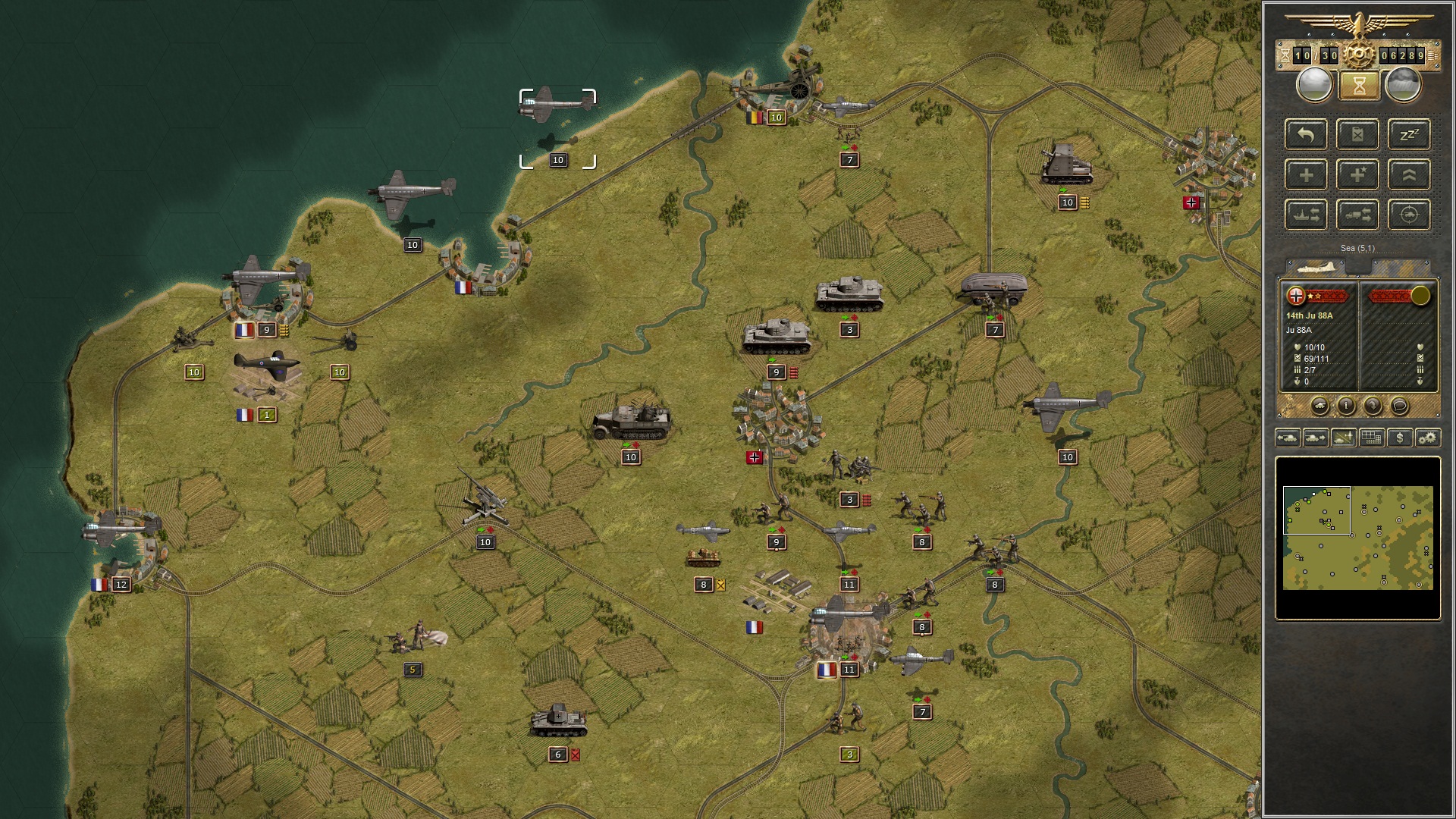Open unit details with the 'i' button
The width and height of the screenshot is (1456, 819).
1347,406
